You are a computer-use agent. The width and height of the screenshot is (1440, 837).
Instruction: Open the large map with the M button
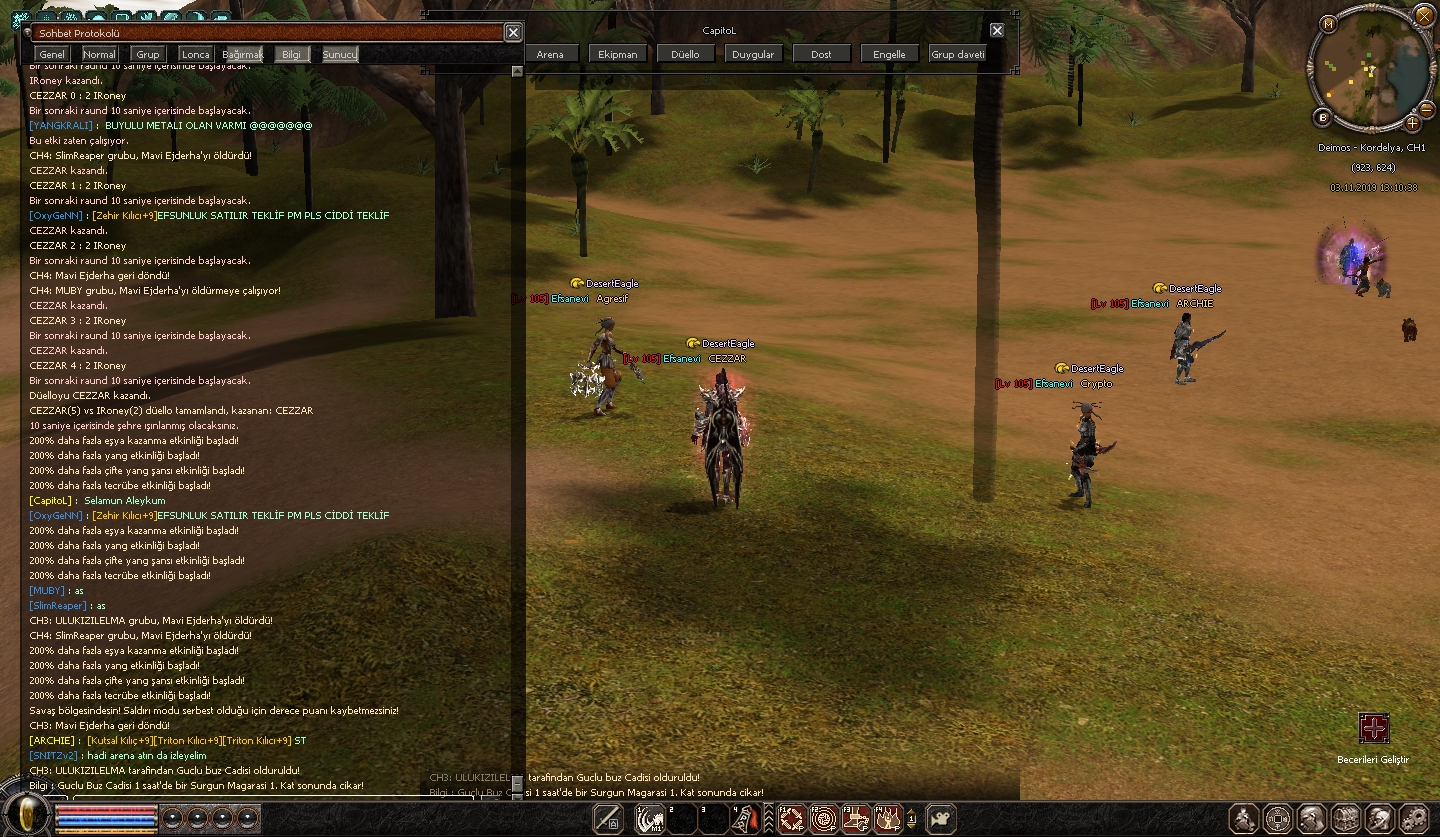1329,24
